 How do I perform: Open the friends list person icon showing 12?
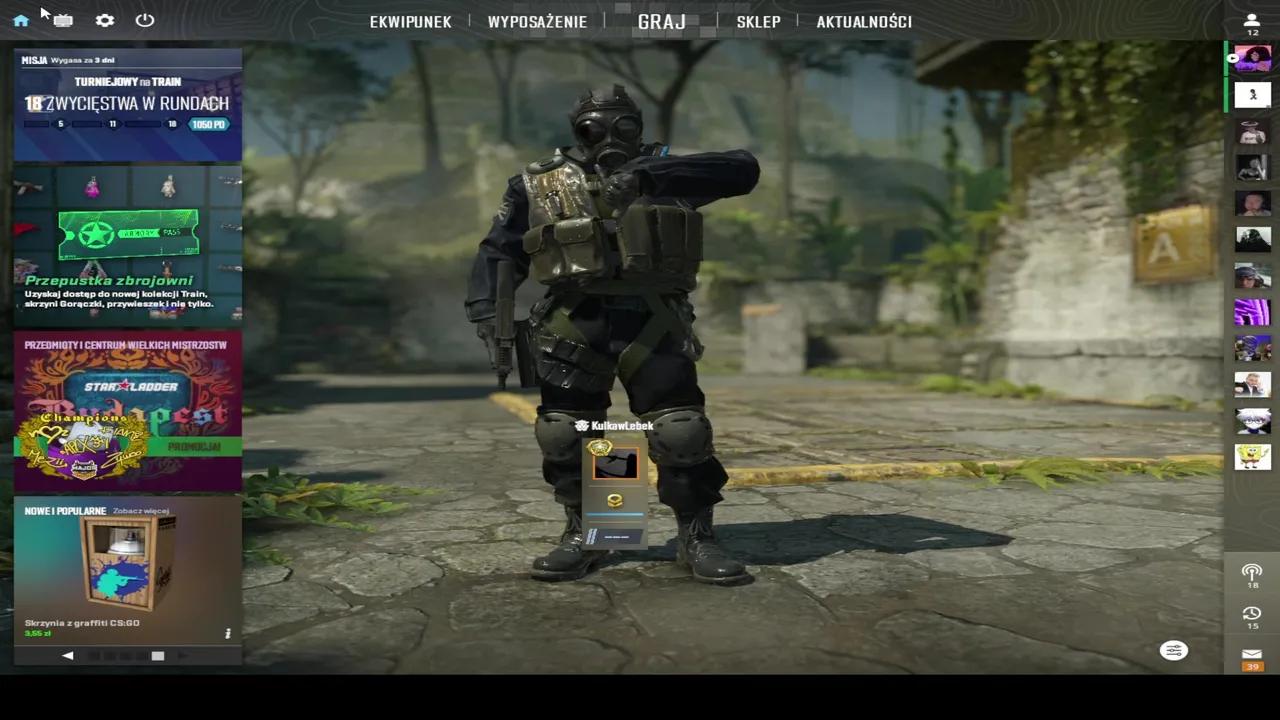click(x=1252, y=21)
